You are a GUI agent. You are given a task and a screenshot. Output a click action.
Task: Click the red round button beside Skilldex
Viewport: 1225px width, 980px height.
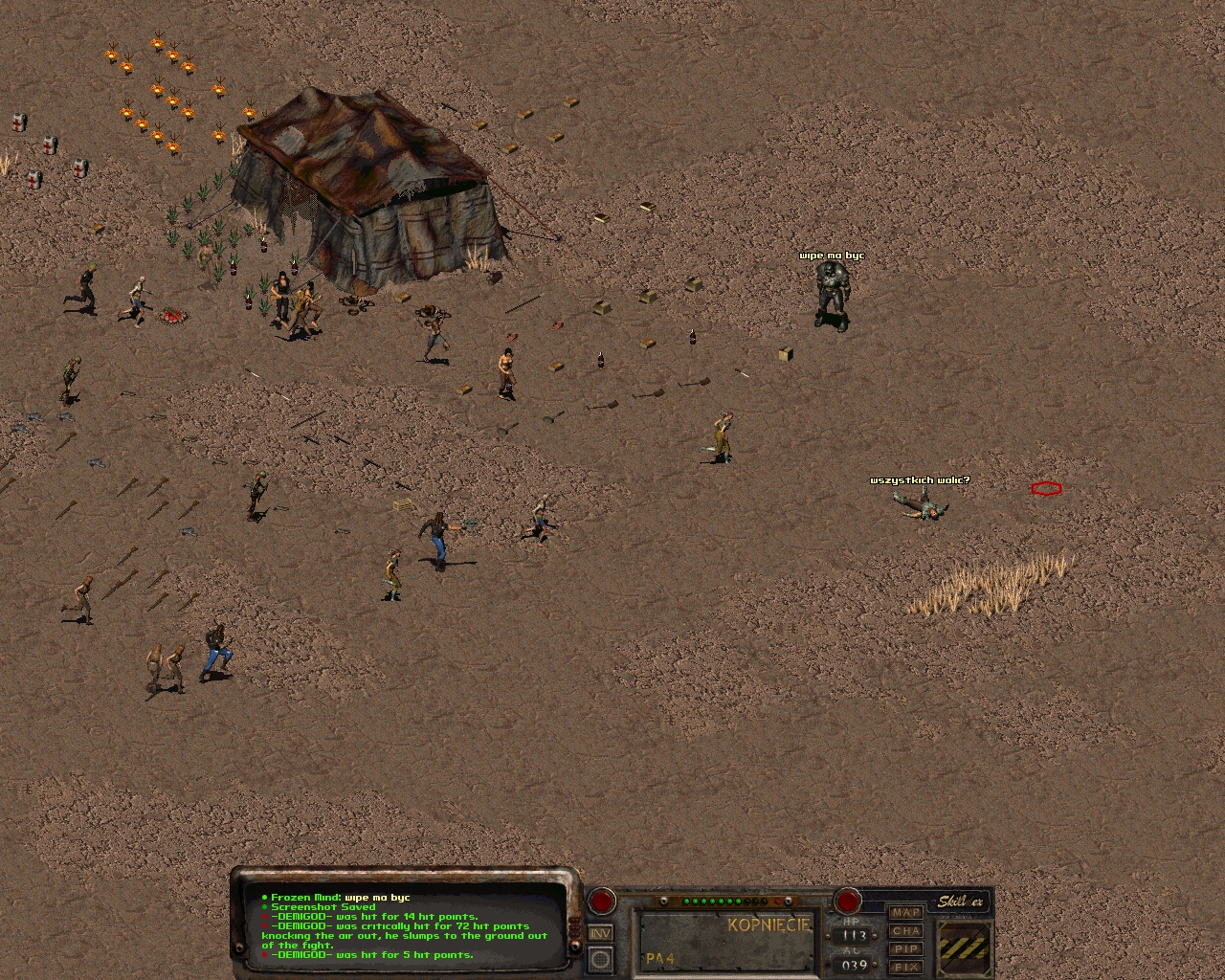click(848, 901)
